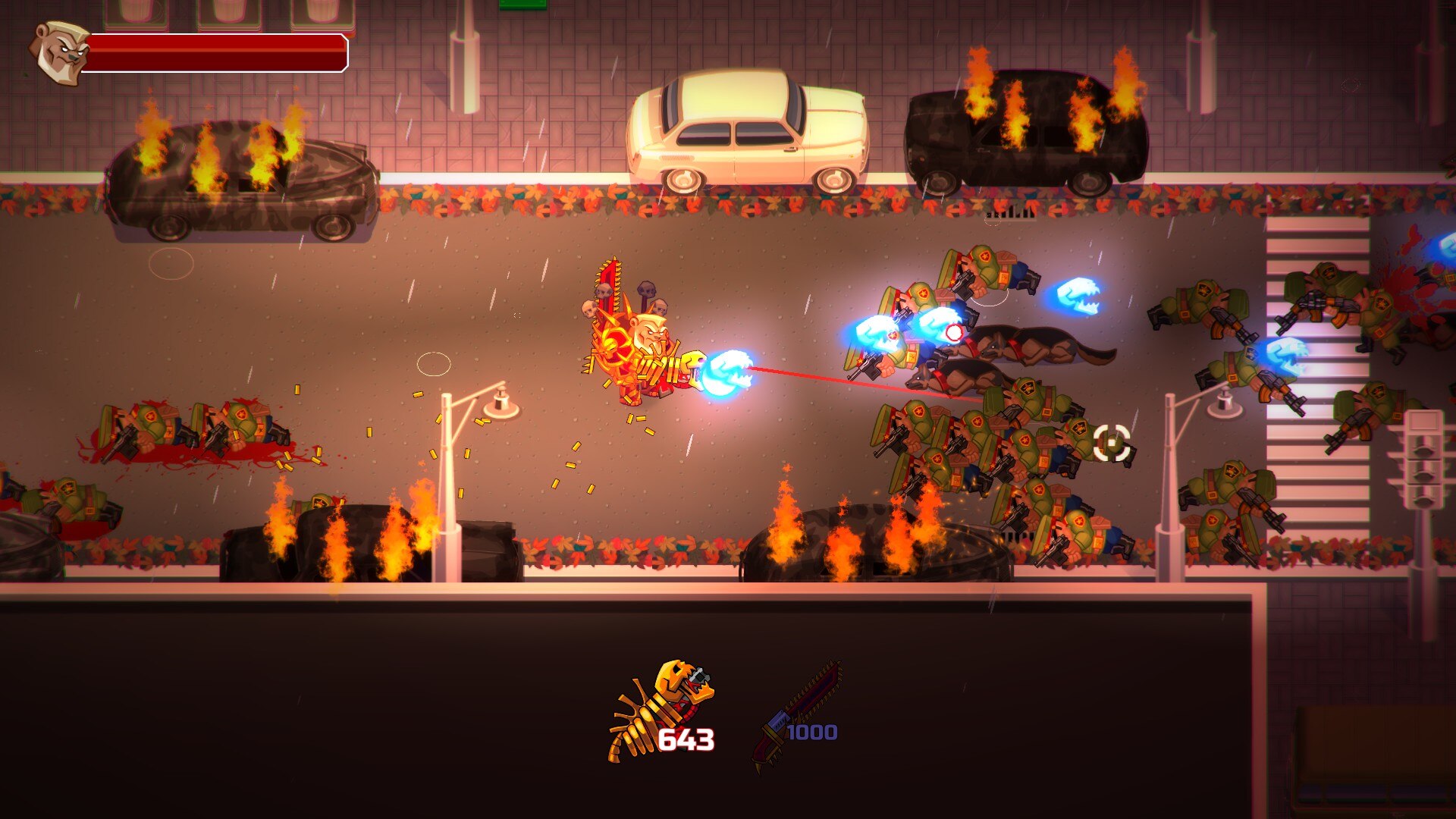Select the golden skull gun weapon icon
This screenshot has width=1456, height=819.
tap(661, 707)
